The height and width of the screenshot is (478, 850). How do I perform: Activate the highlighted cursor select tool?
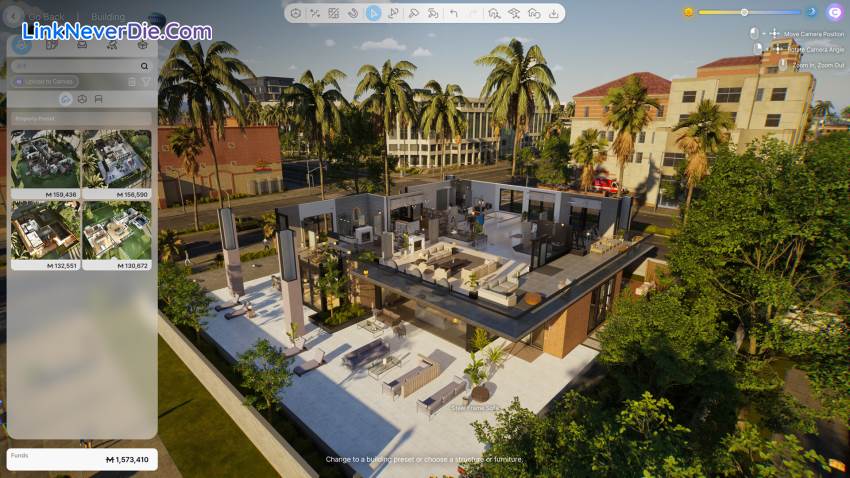[x=373, y=13]
